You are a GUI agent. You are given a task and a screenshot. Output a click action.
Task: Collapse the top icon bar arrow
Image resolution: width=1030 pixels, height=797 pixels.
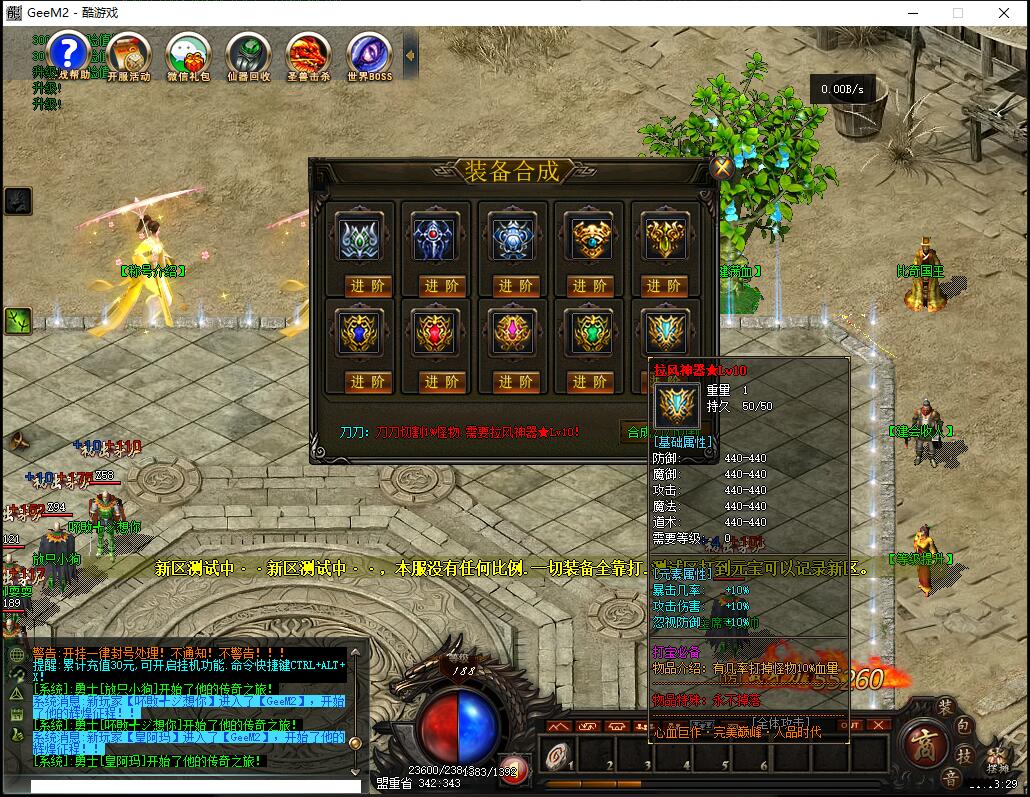pos(410,54)
